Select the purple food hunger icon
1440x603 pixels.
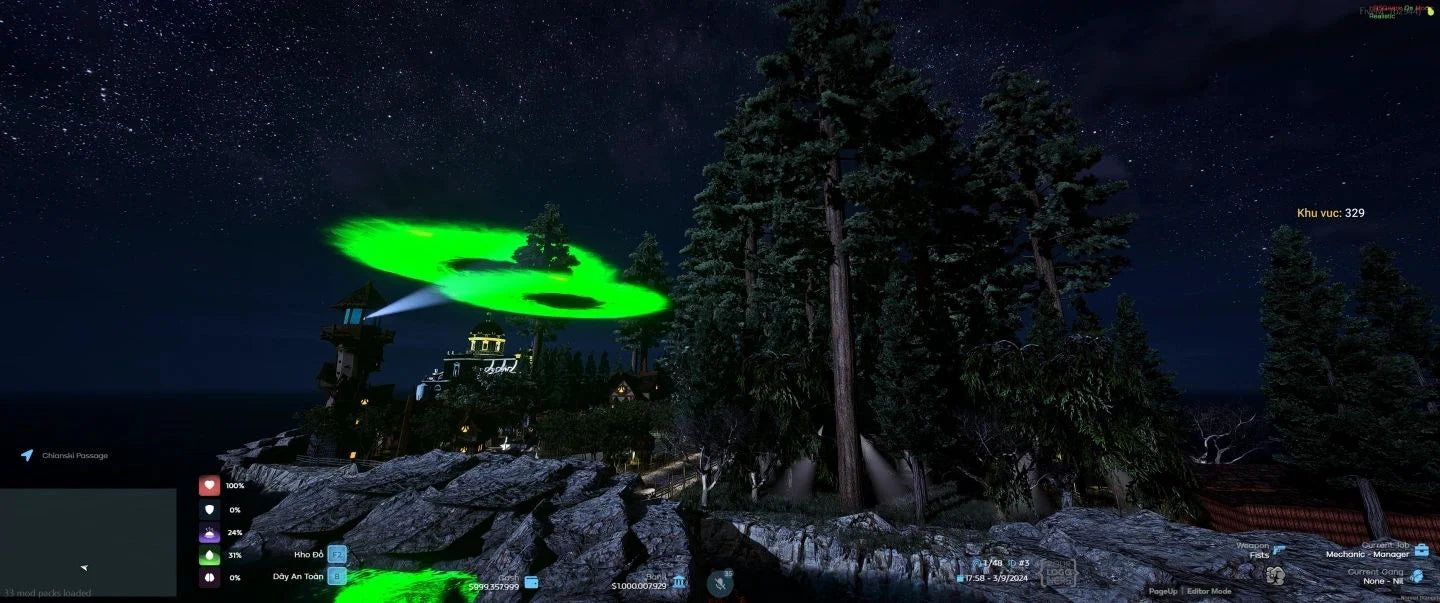pos(209,532)
